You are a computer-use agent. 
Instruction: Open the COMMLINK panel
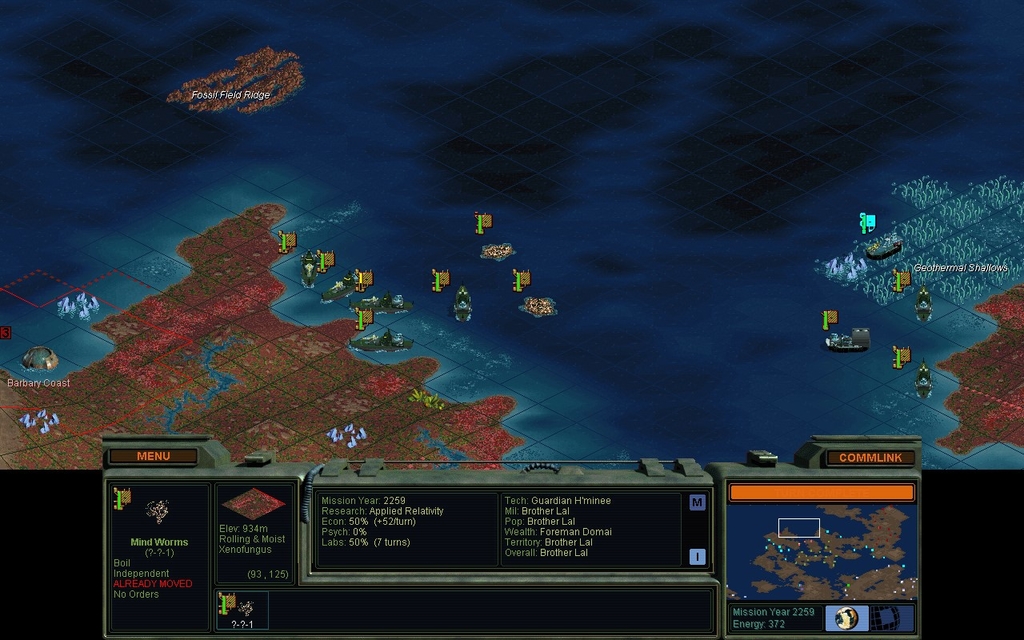(x=870, y=458)
